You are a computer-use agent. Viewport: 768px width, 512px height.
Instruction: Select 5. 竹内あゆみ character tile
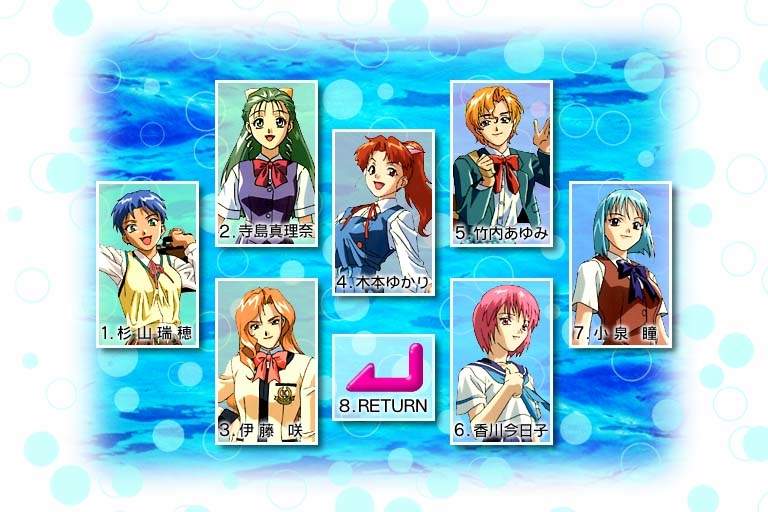501,164
